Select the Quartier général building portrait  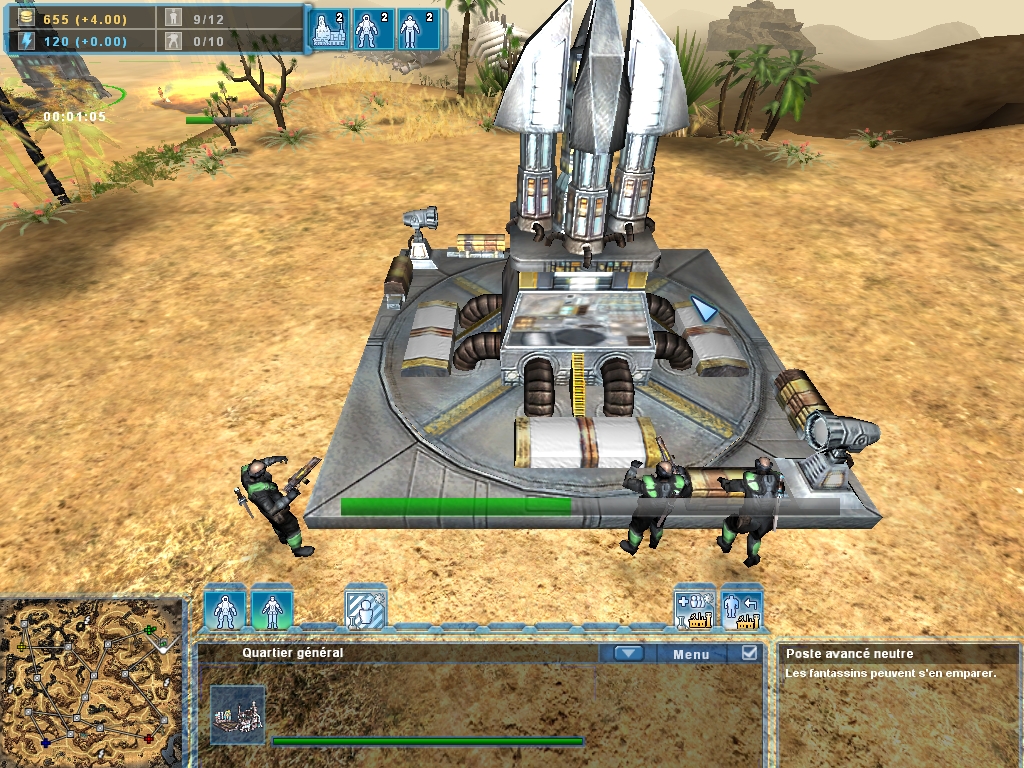tap(238, 715)
